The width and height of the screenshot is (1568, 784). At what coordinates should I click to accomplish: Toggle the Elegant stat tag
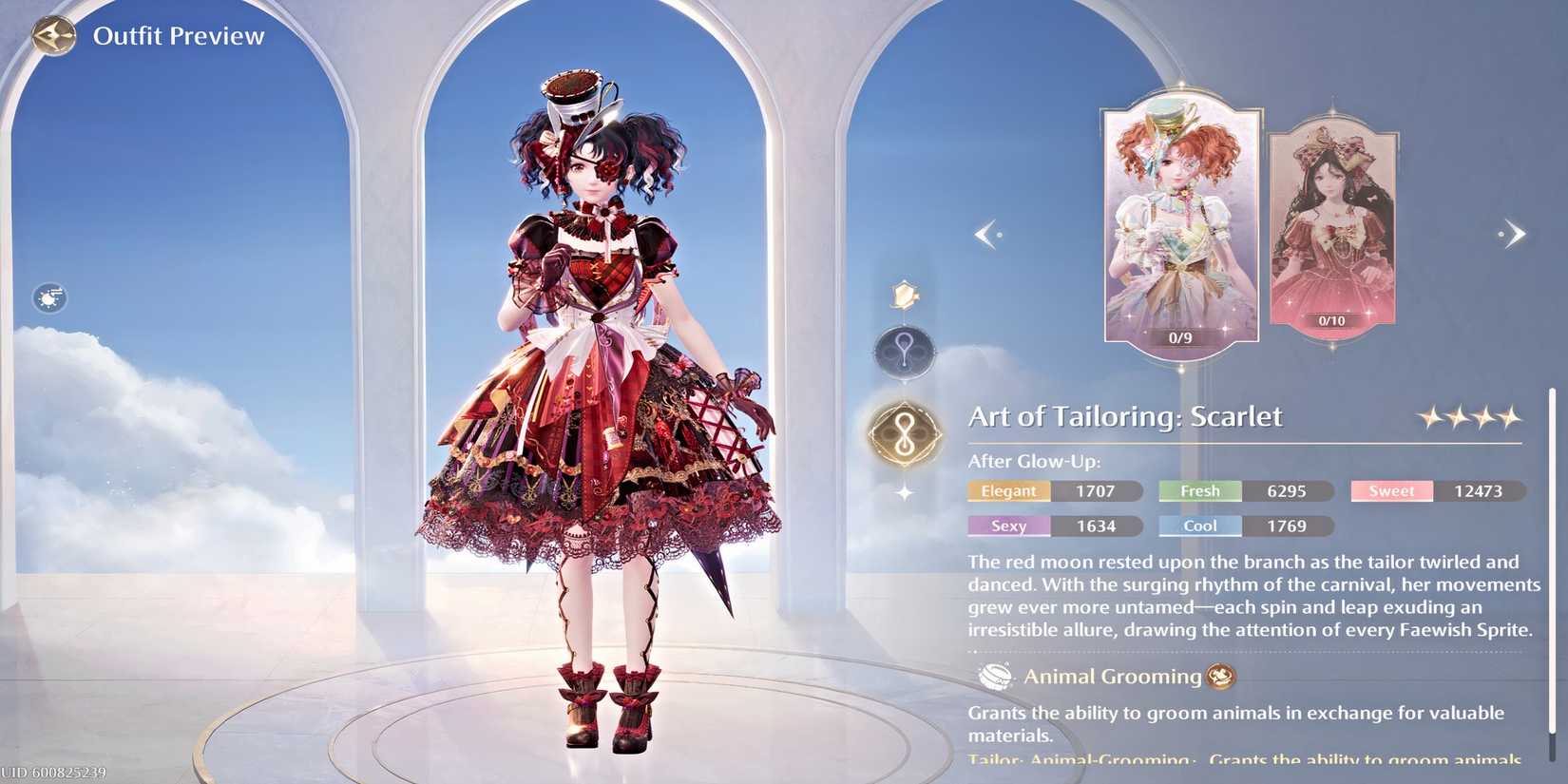pyautogui.click(x=1008, y=491)
